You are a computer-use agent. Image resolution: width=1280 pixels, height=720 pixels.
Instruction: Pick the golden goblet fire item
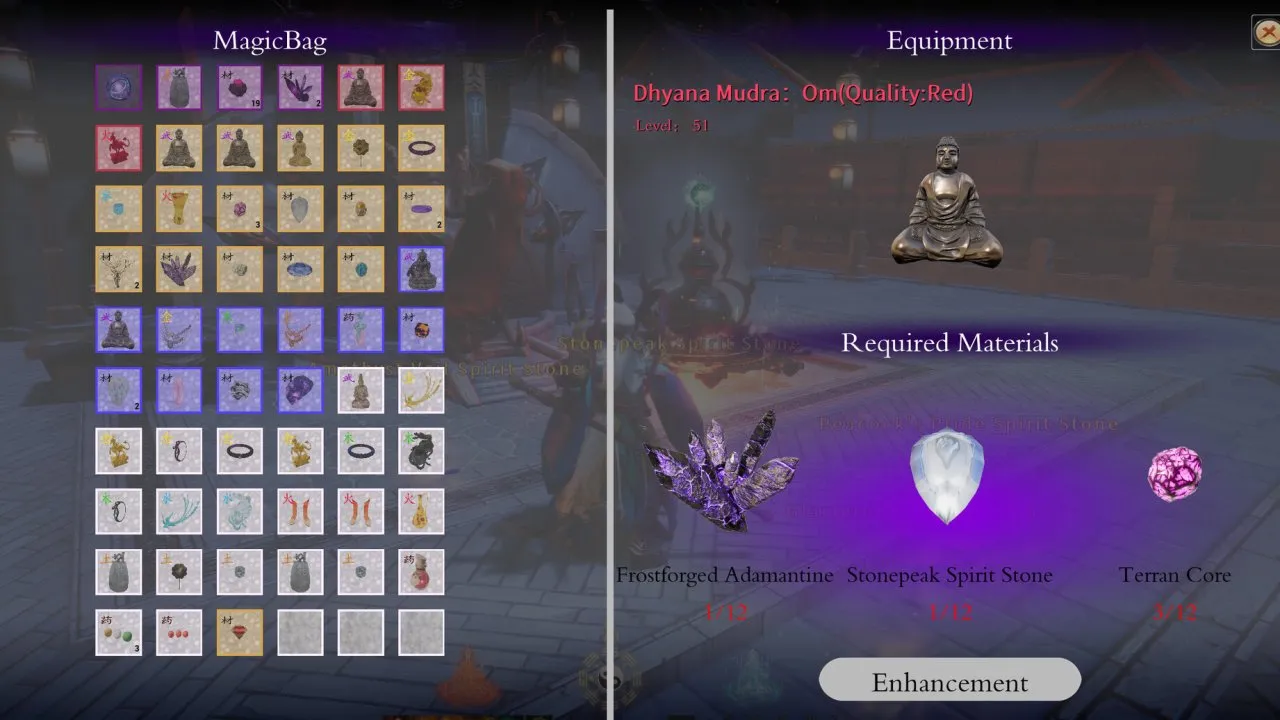tap(179, 208)
